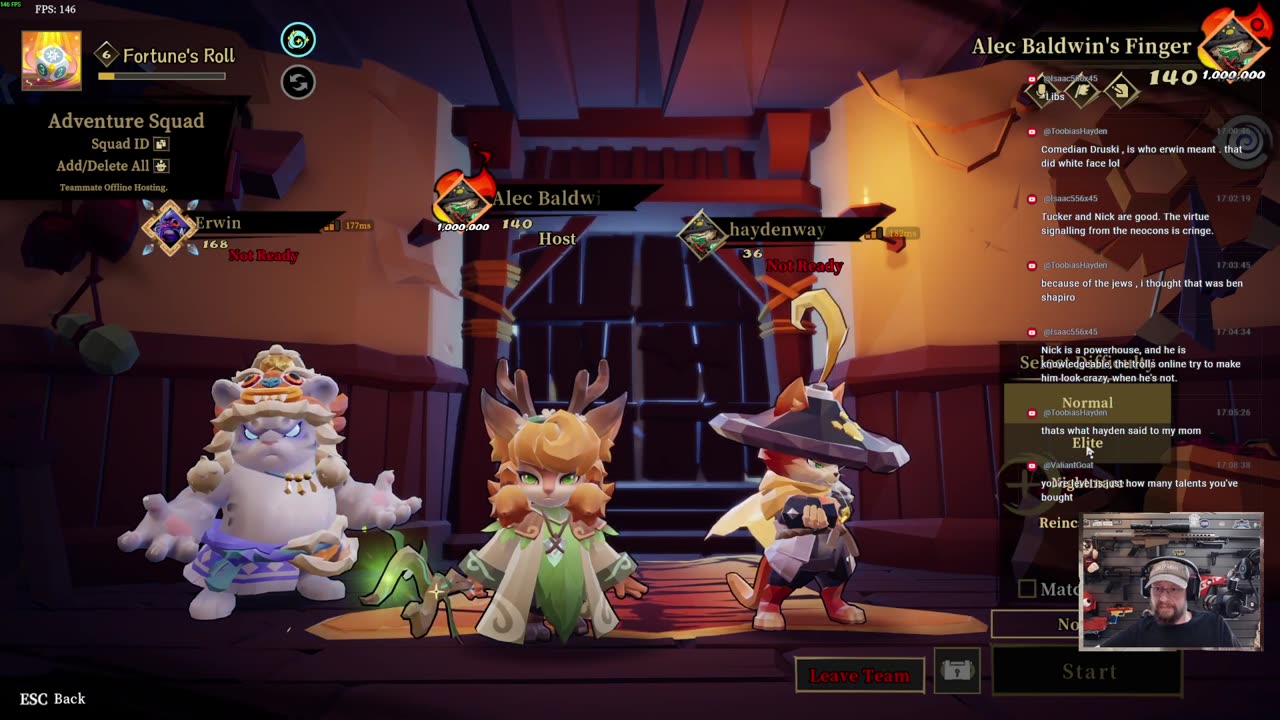Open the Fortune's Roll dice thumbnail
The height and width of the screenshot is (720, 1280).
[52, 60]
